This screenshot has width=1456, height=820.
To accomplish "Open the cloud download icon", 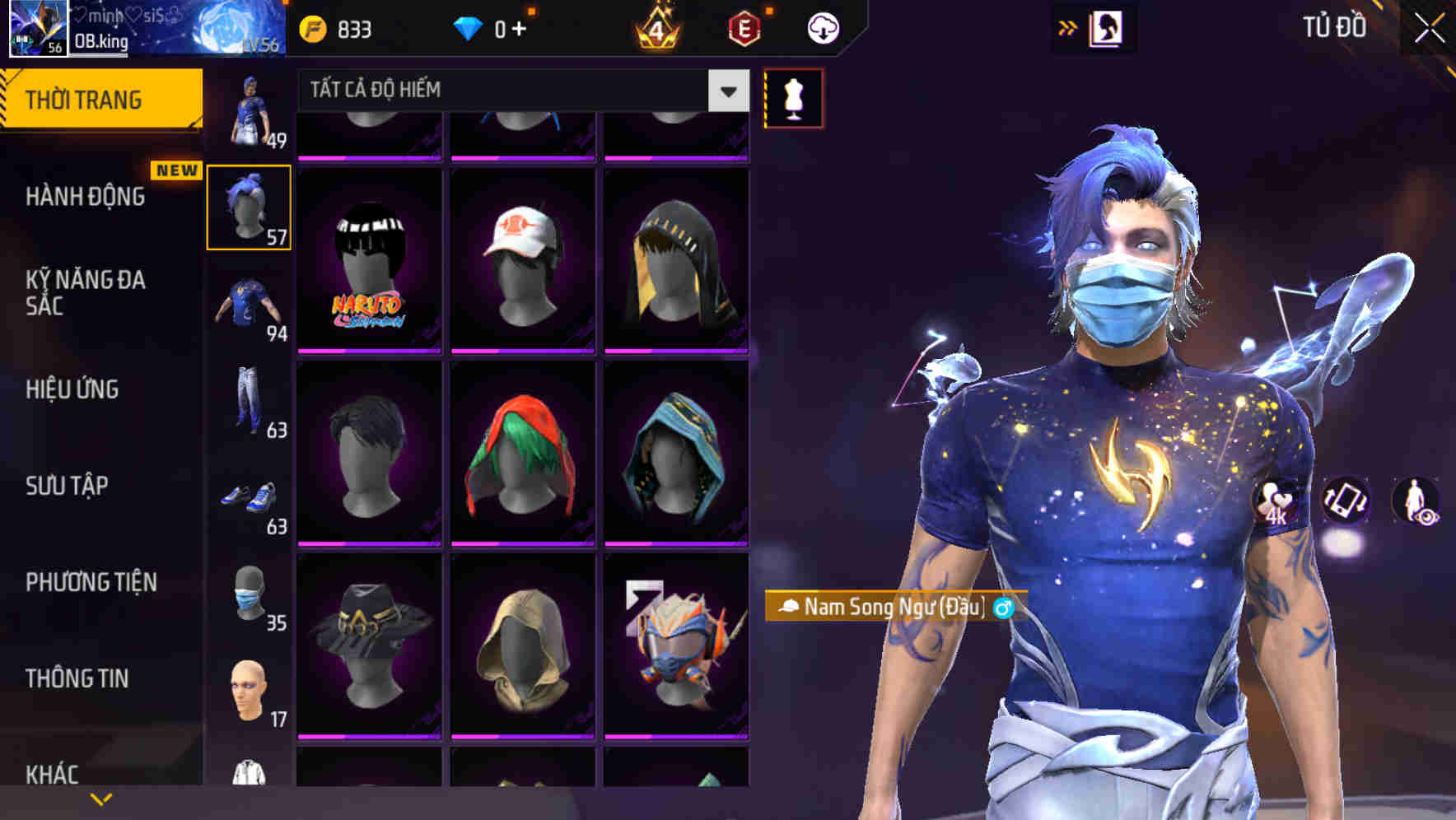I will point(823,27).
